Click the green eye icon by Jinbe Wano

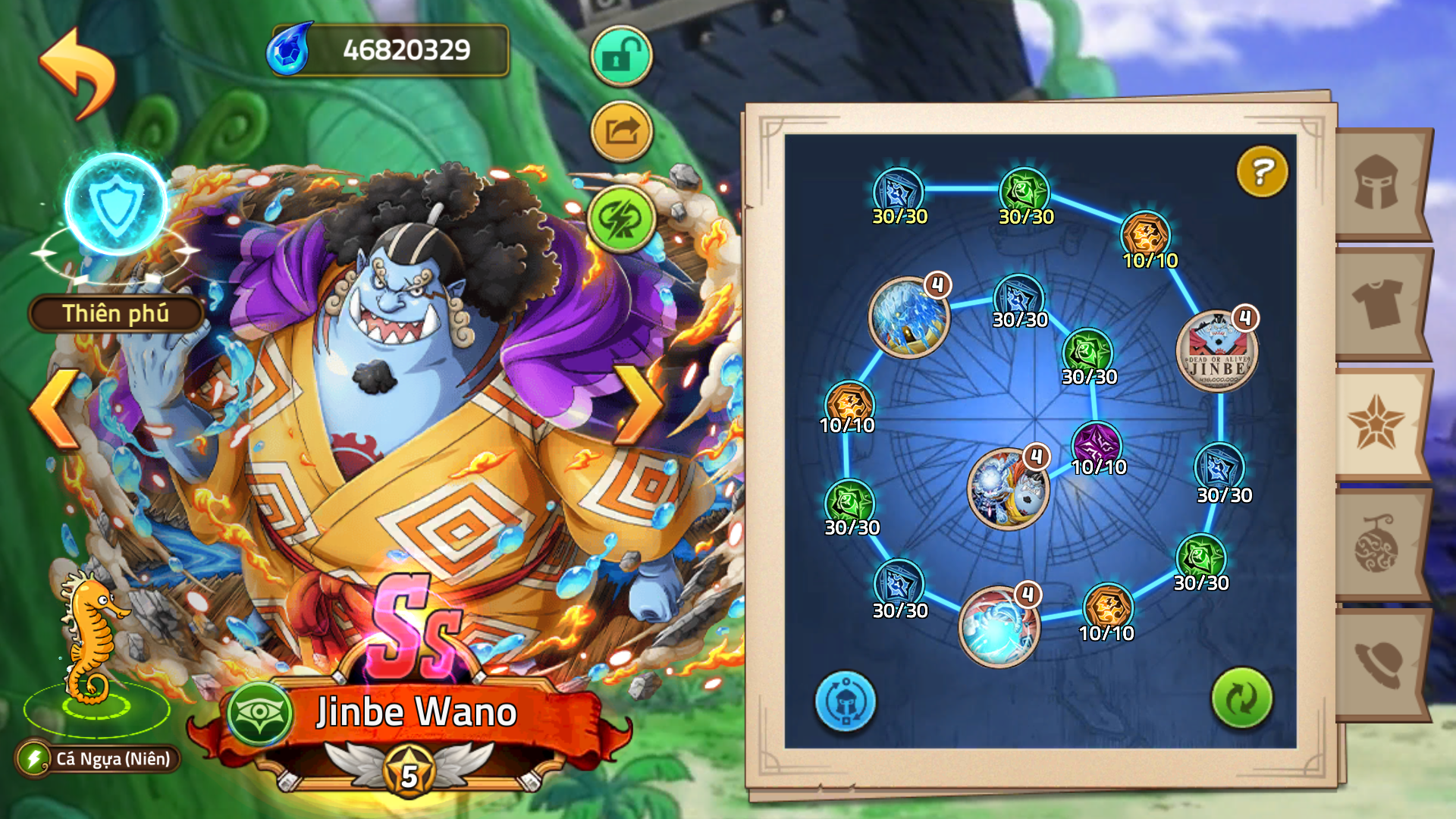[259, 714]
